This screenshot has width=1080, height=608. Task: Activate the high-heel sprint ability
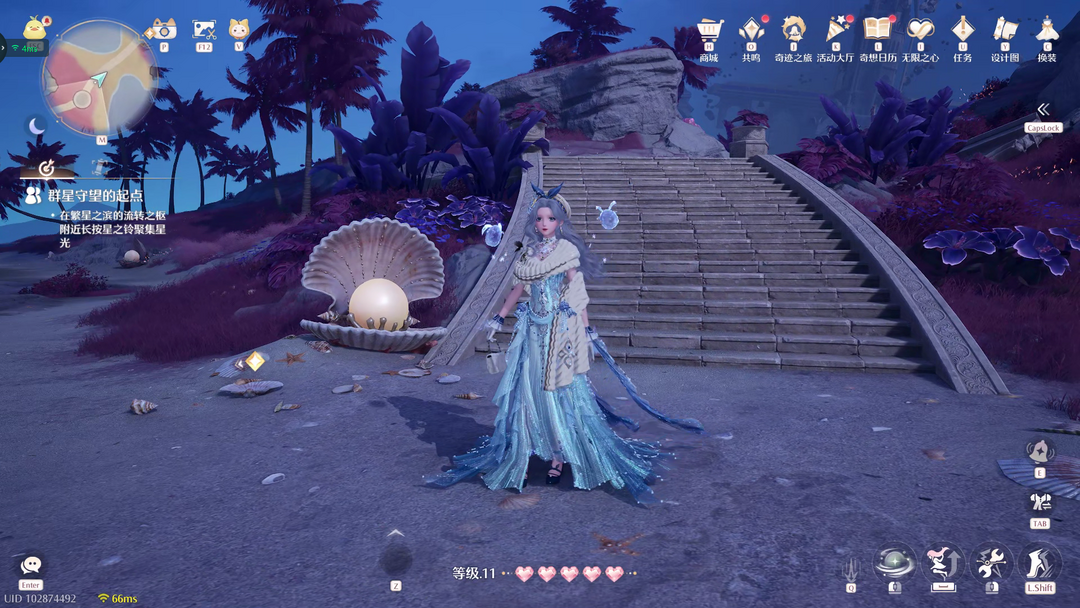1040,564
